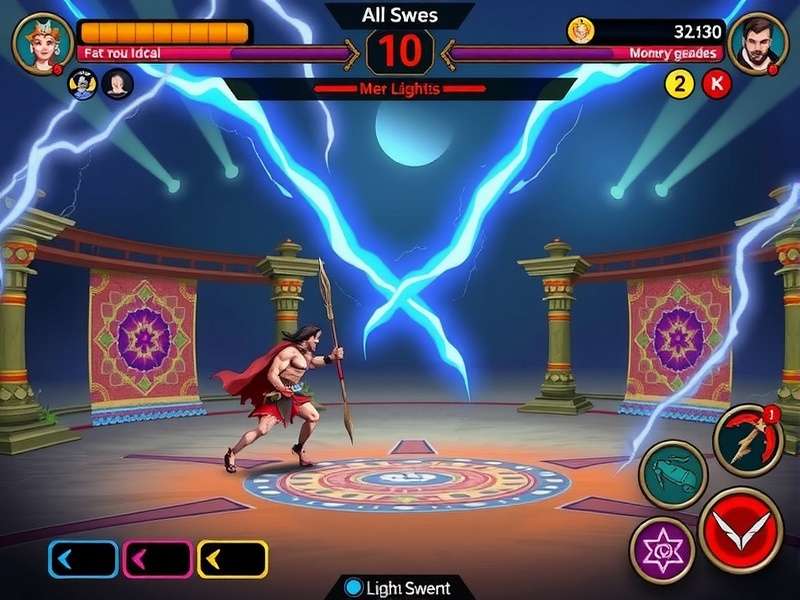Click the gold coin currency icon
This screenshot has width=800, height=600.
click(x=581, y=31)
